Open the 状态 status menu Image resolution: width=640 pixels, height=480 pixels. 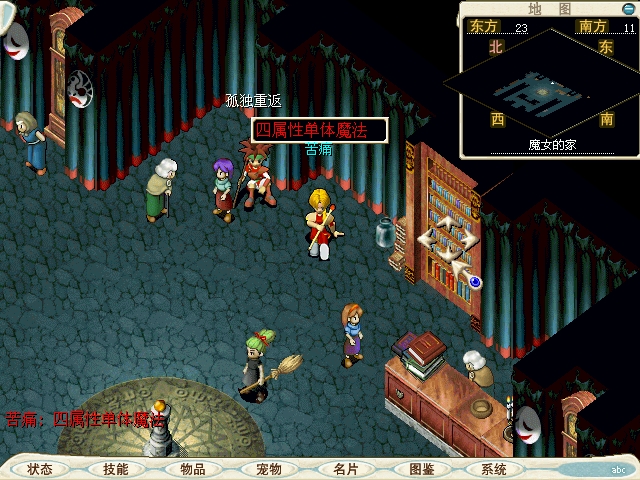pos(40,469)
